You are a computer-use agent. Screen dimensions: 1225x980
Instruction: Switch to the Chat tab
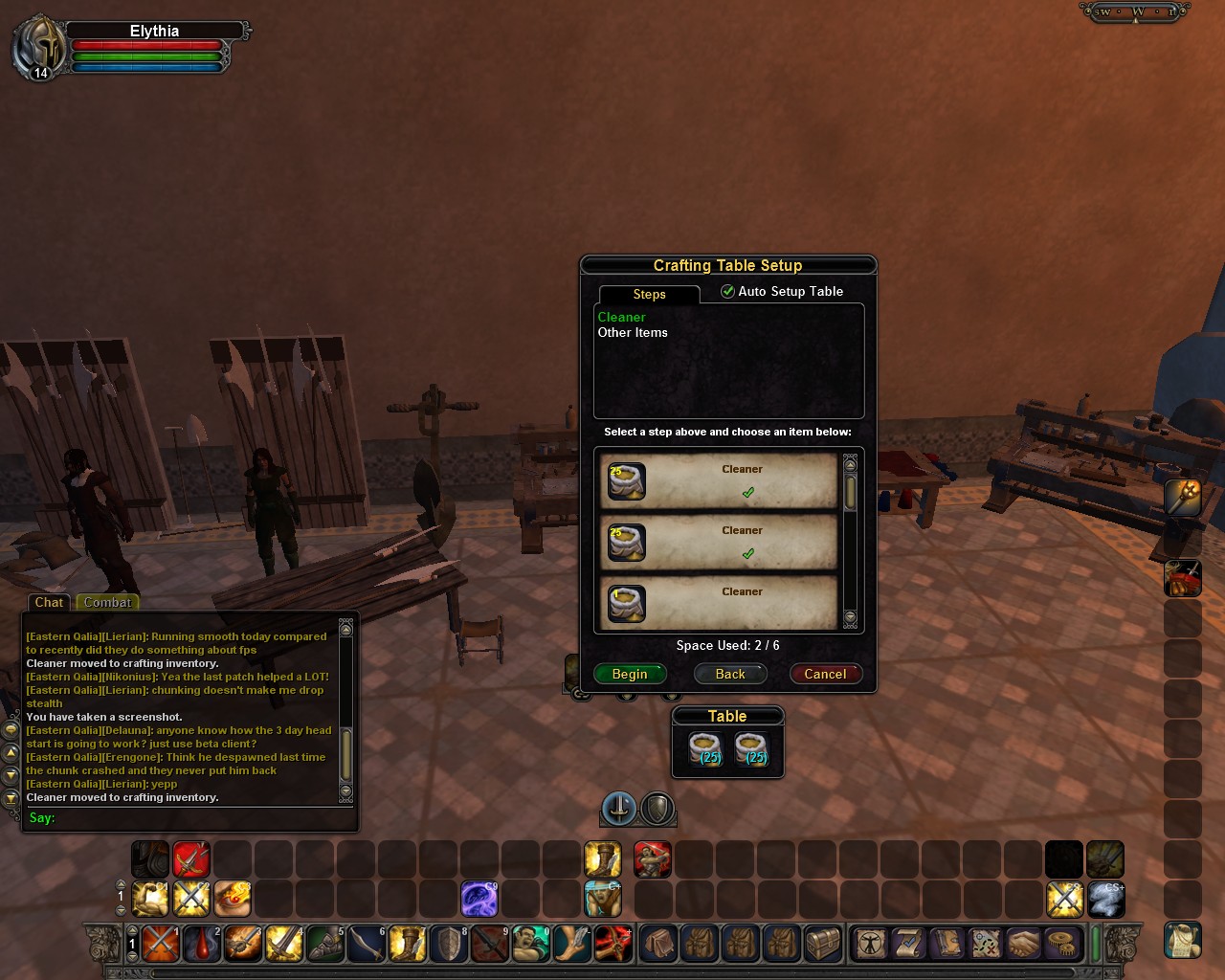[49, 602]
